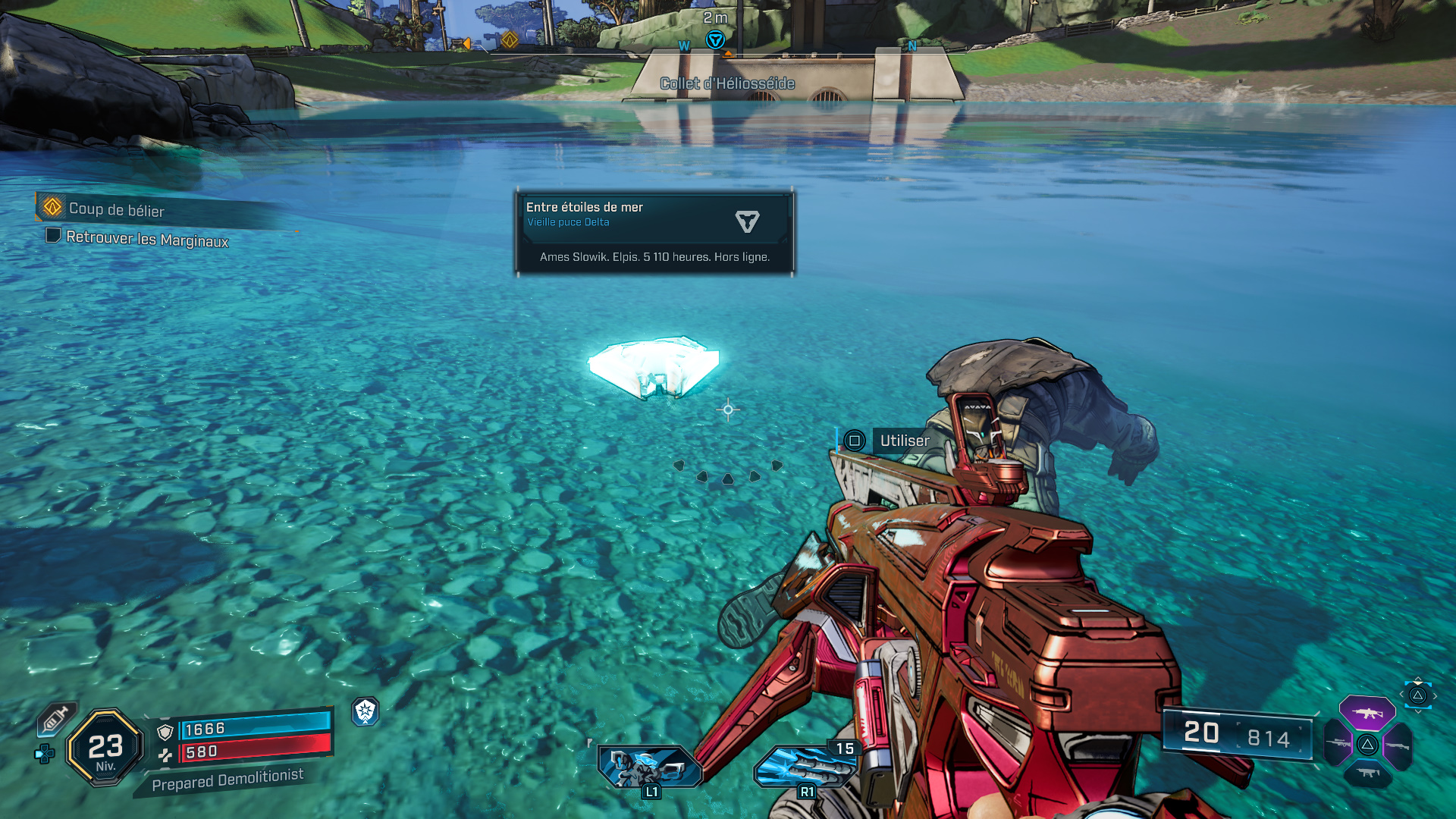The width and height of the screenshot is (1456, 819).
Task: Open the Entre étoiles de mer item card
Action: pyautogui.click(x=654, y=232)
